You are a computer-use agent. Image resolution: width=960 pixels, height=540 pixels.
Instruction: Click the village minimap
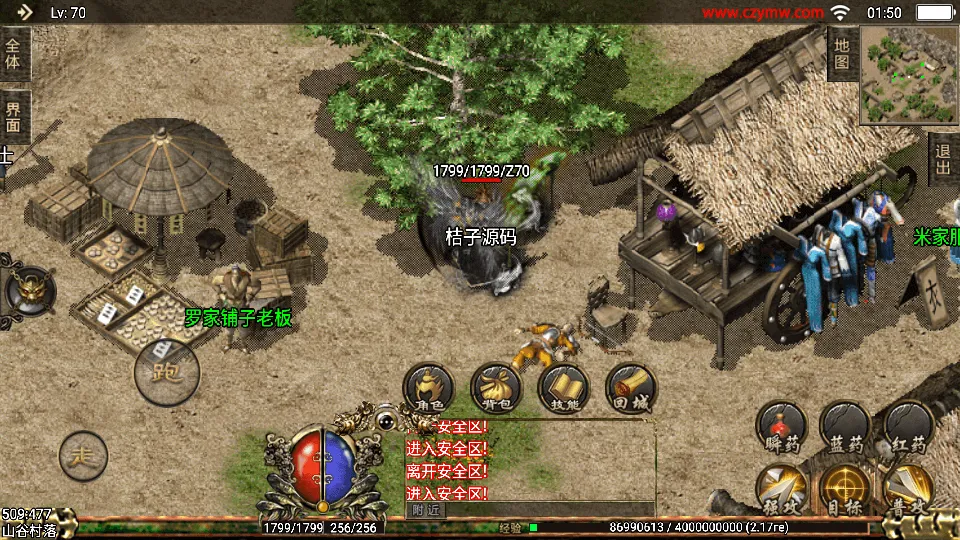click(x=908, y=75)
